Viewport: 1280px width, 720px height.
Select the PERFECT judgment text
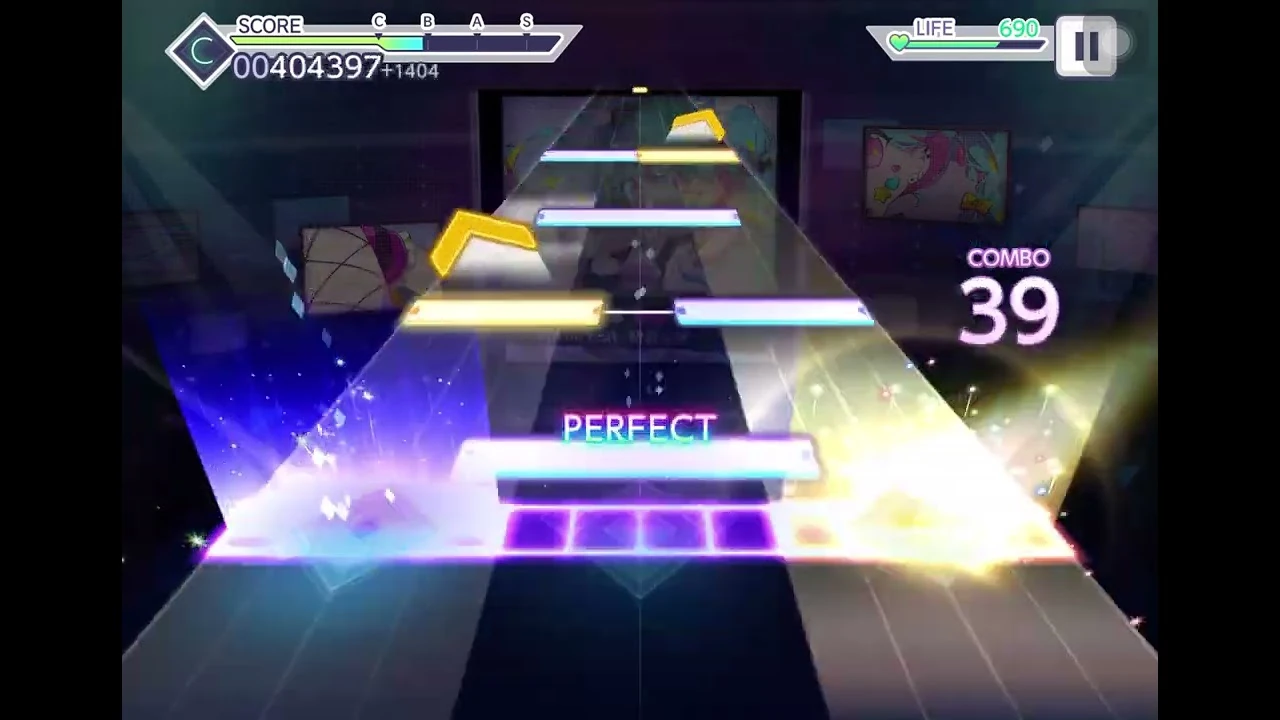[639, 429]
